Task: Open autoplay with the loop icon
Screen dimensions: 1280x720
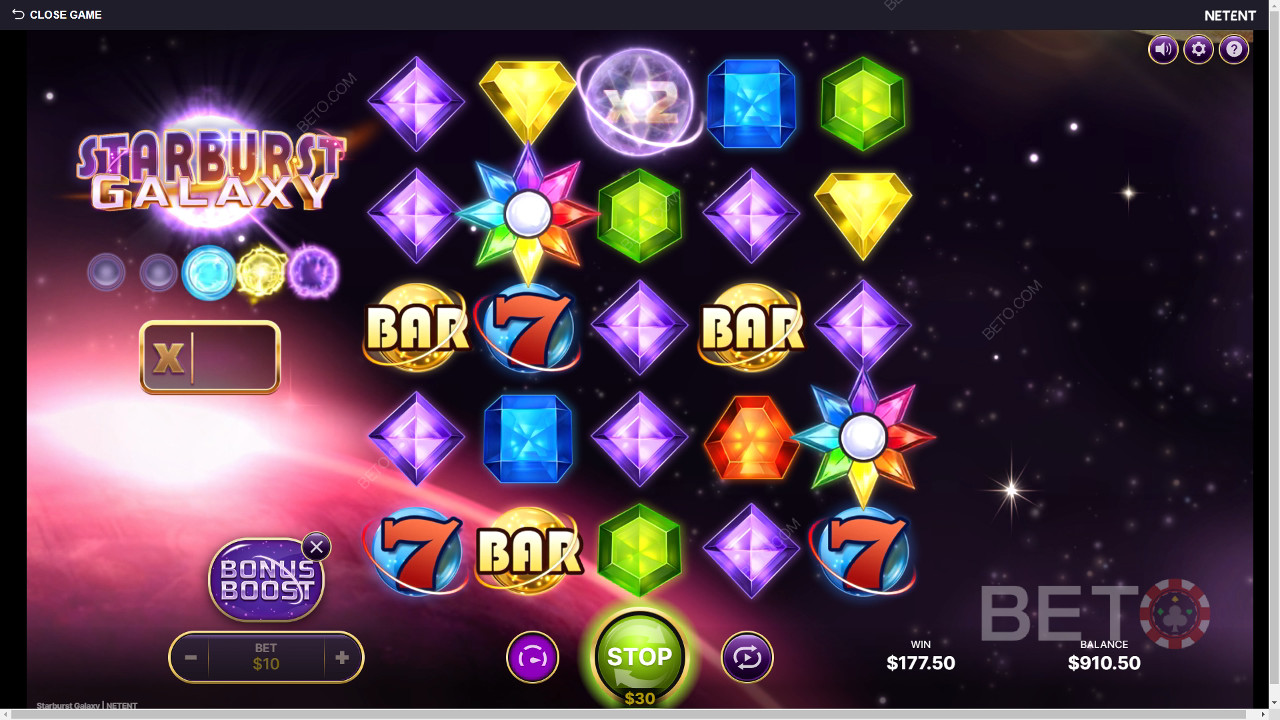Action: click(x=745, y=657)
